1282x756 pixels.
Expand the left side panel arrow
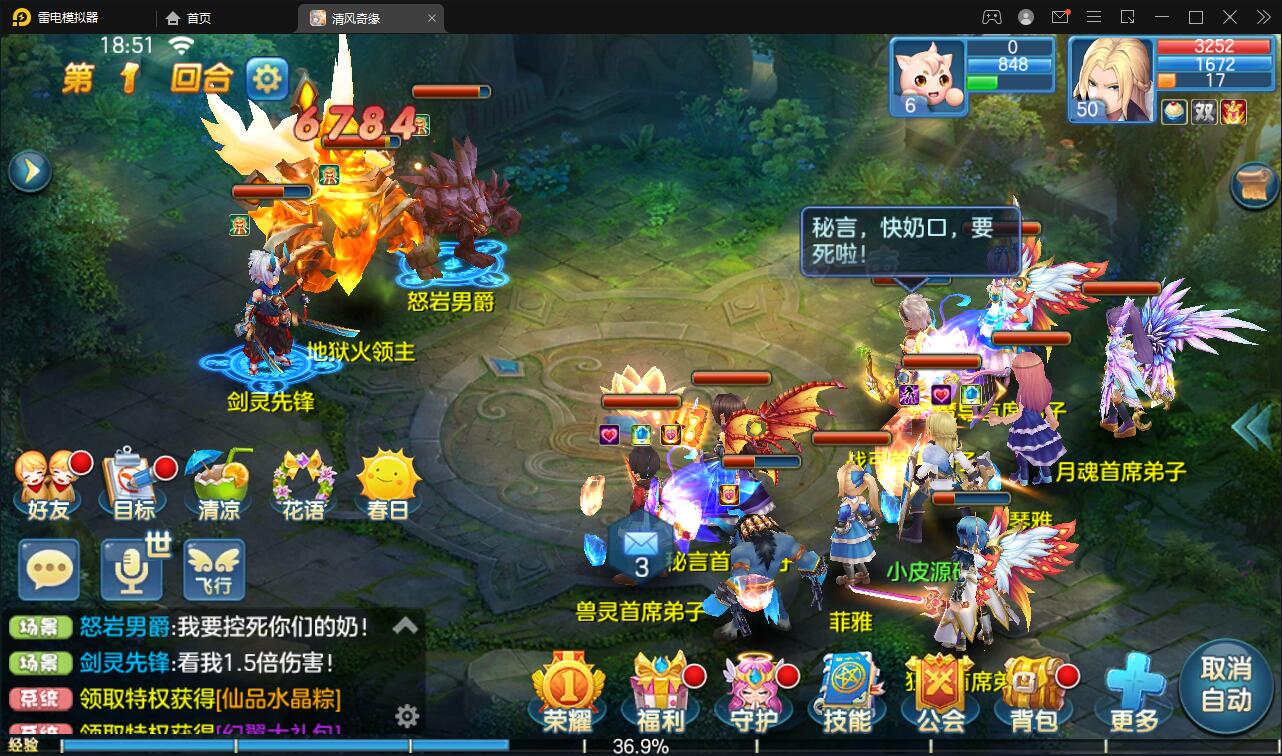pos(29,170)
